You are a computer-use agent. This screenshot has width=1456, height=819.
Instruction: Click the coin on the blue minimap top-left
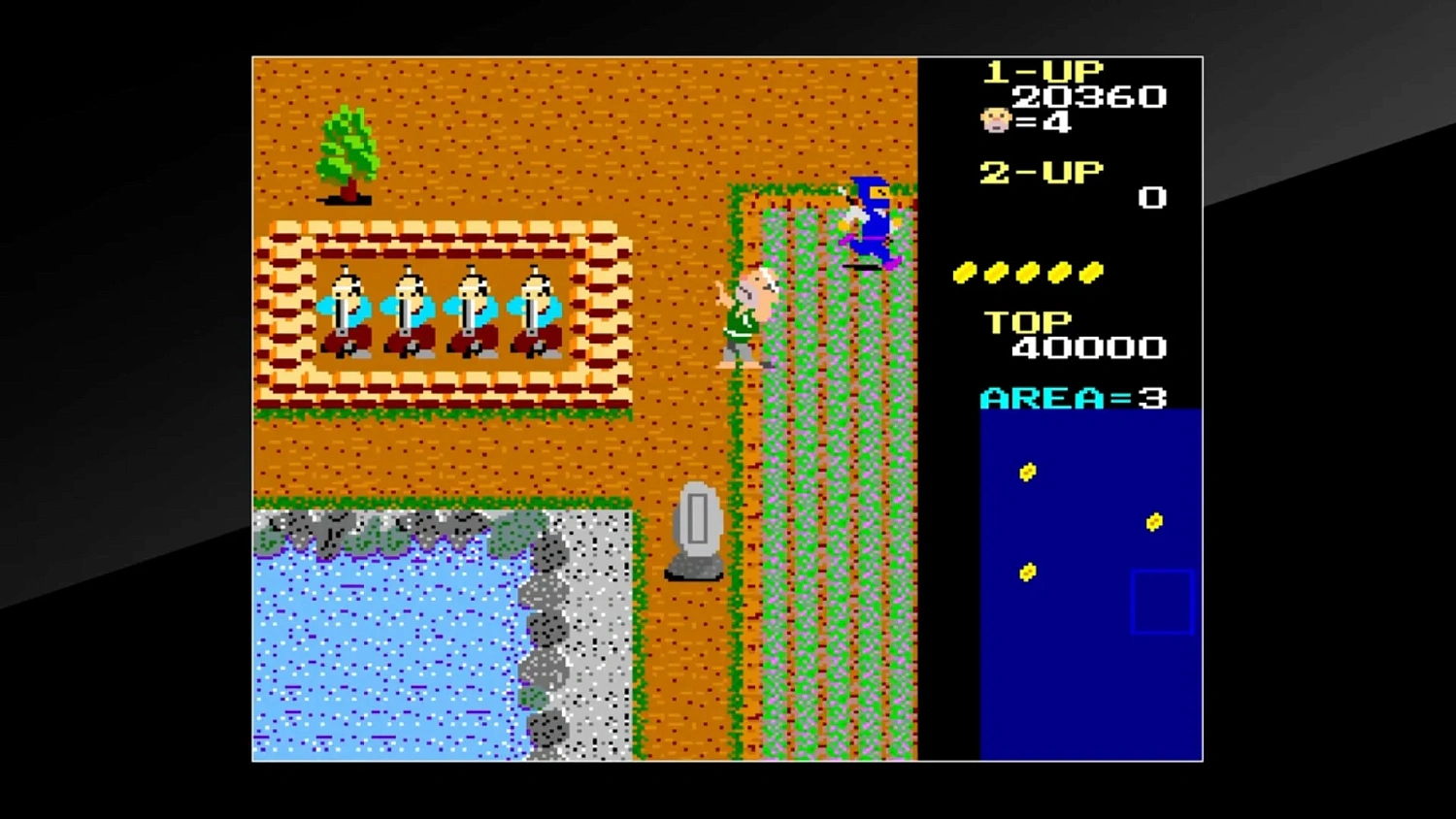tap(1028, 472)
